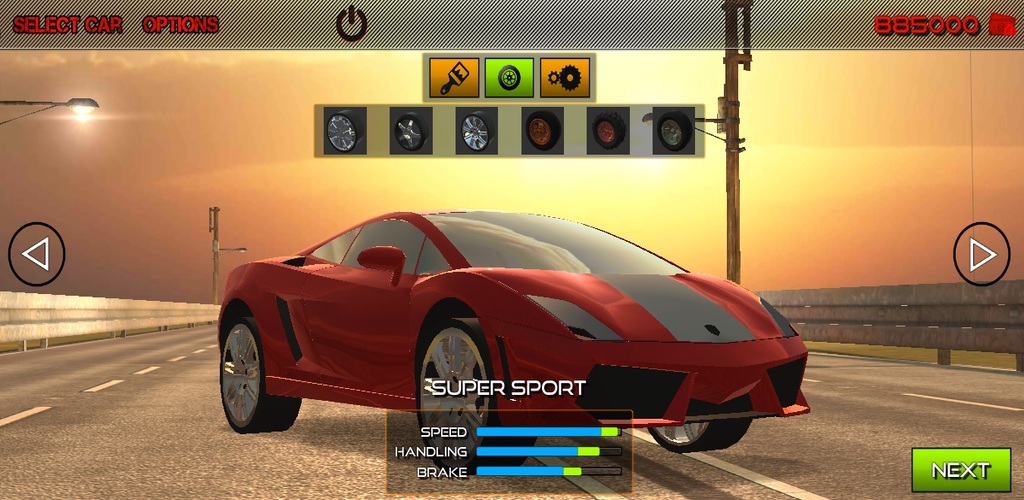Open the Options menu
Screen dimensions: 1024x500
180,25
